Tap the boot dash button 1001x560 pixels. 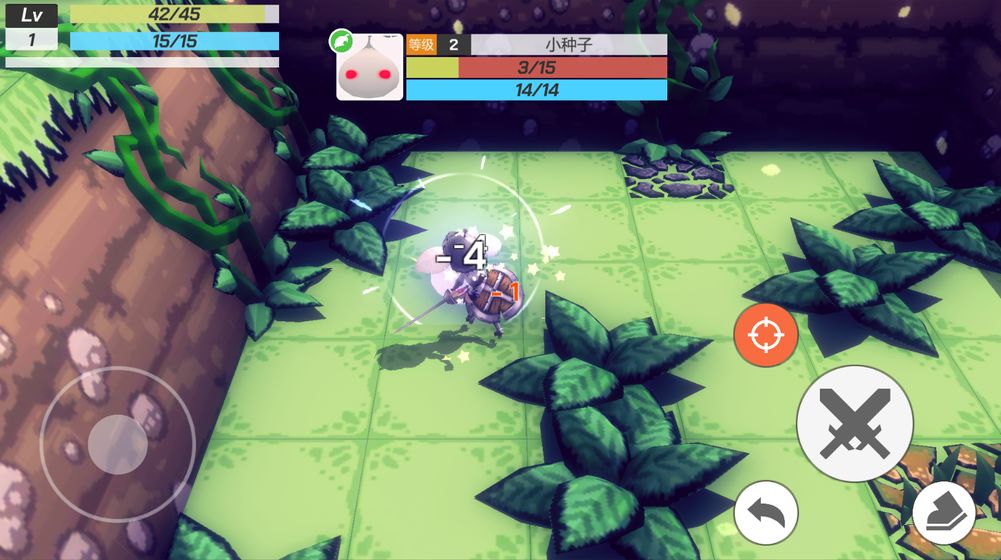click(x=943, y=513)
